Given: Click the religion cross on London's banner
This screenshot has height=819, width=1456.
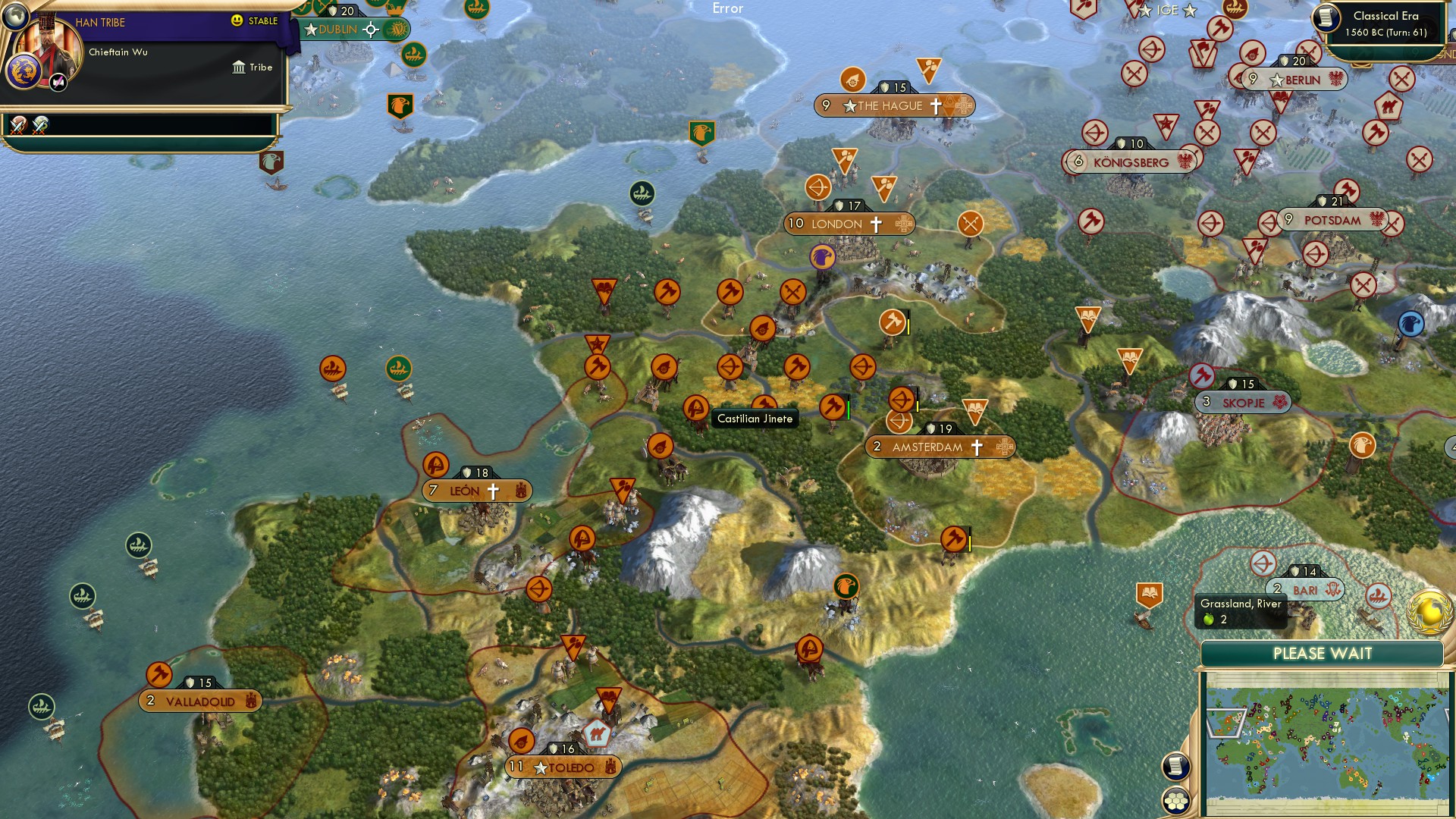Looking at the screenshot, I should point(874,223).
